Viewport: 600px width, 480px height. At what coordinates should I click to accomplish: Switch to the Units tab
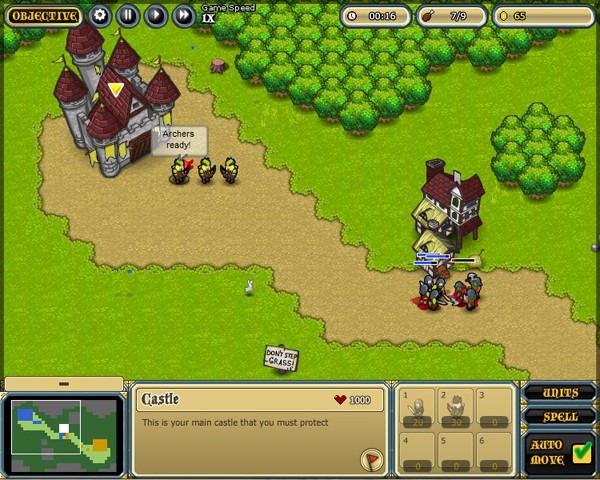560,393
